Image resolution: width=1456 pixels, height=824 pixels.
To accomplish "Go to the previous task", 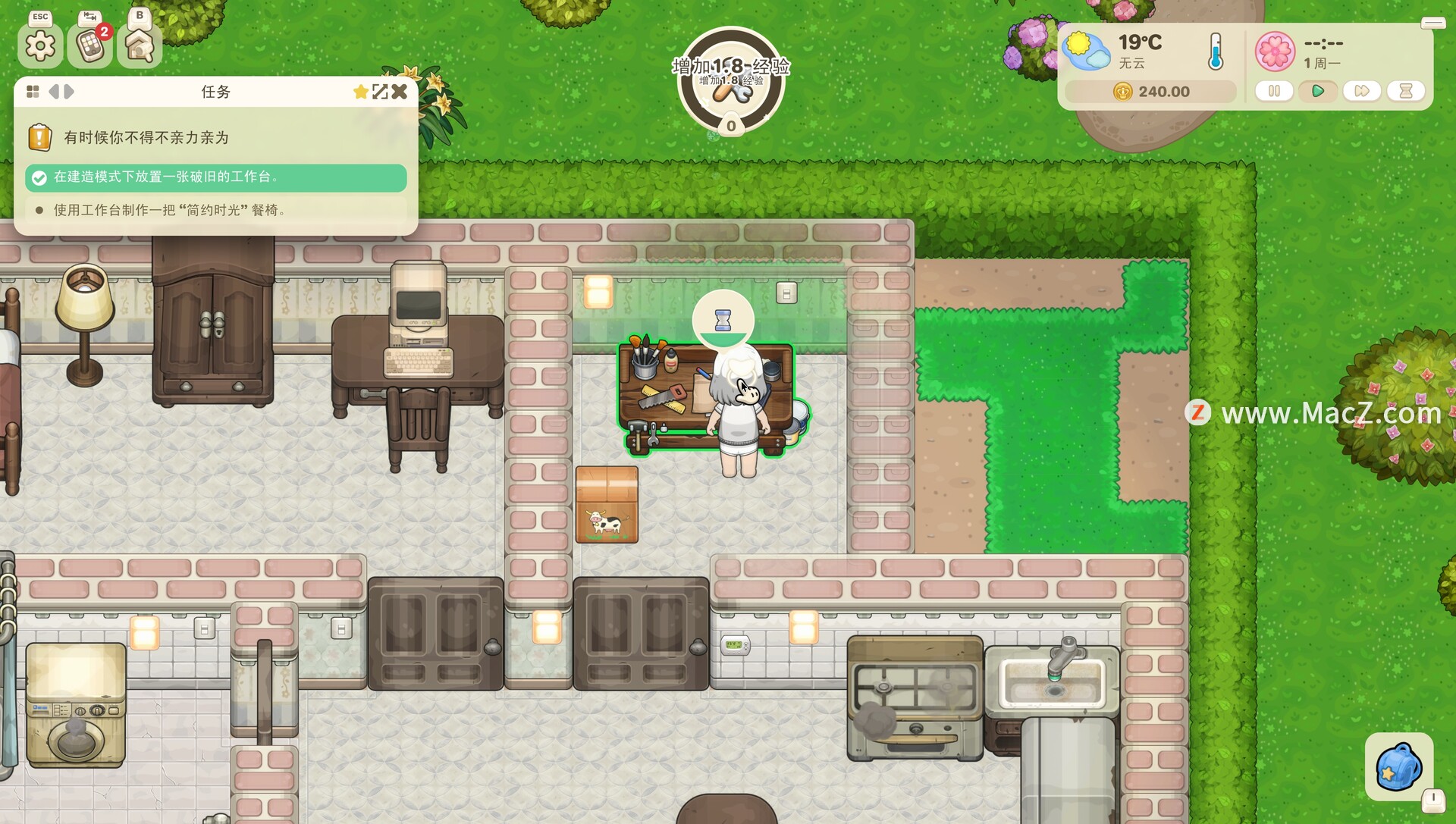I will pyautogui.click(x=54, y=92).
